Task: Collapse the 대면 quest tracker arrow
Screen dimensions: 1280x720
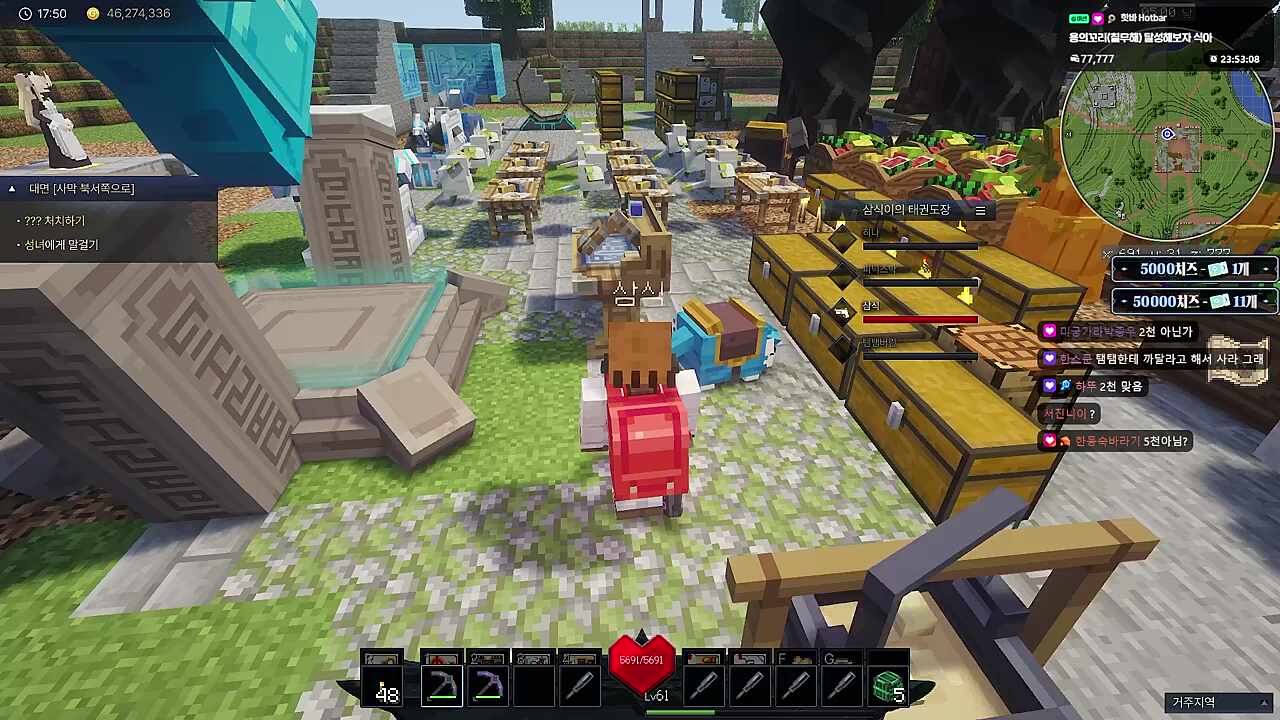Action: 12,188
